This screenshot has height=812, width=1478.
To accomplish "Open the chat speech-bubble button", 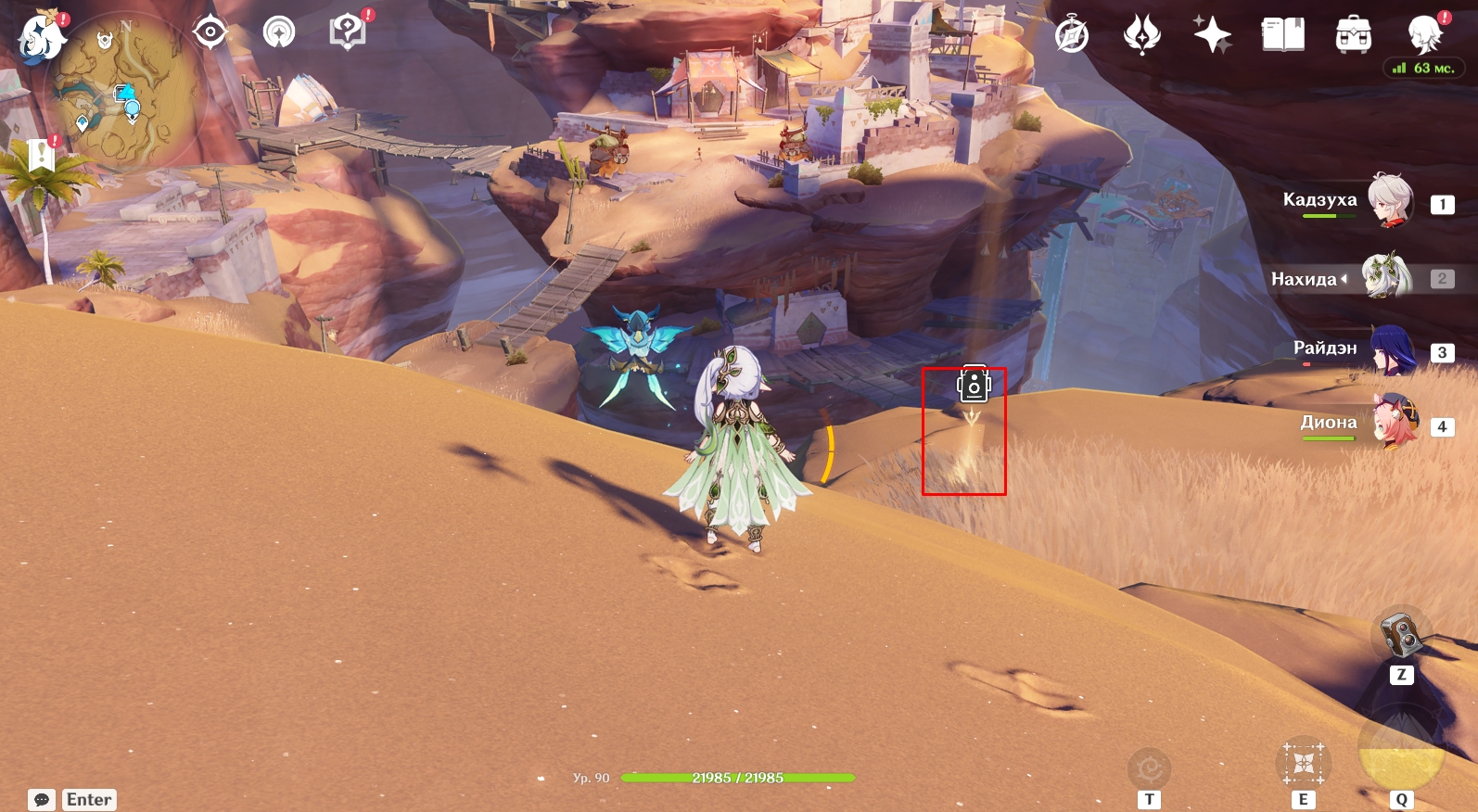I will 42,799.
